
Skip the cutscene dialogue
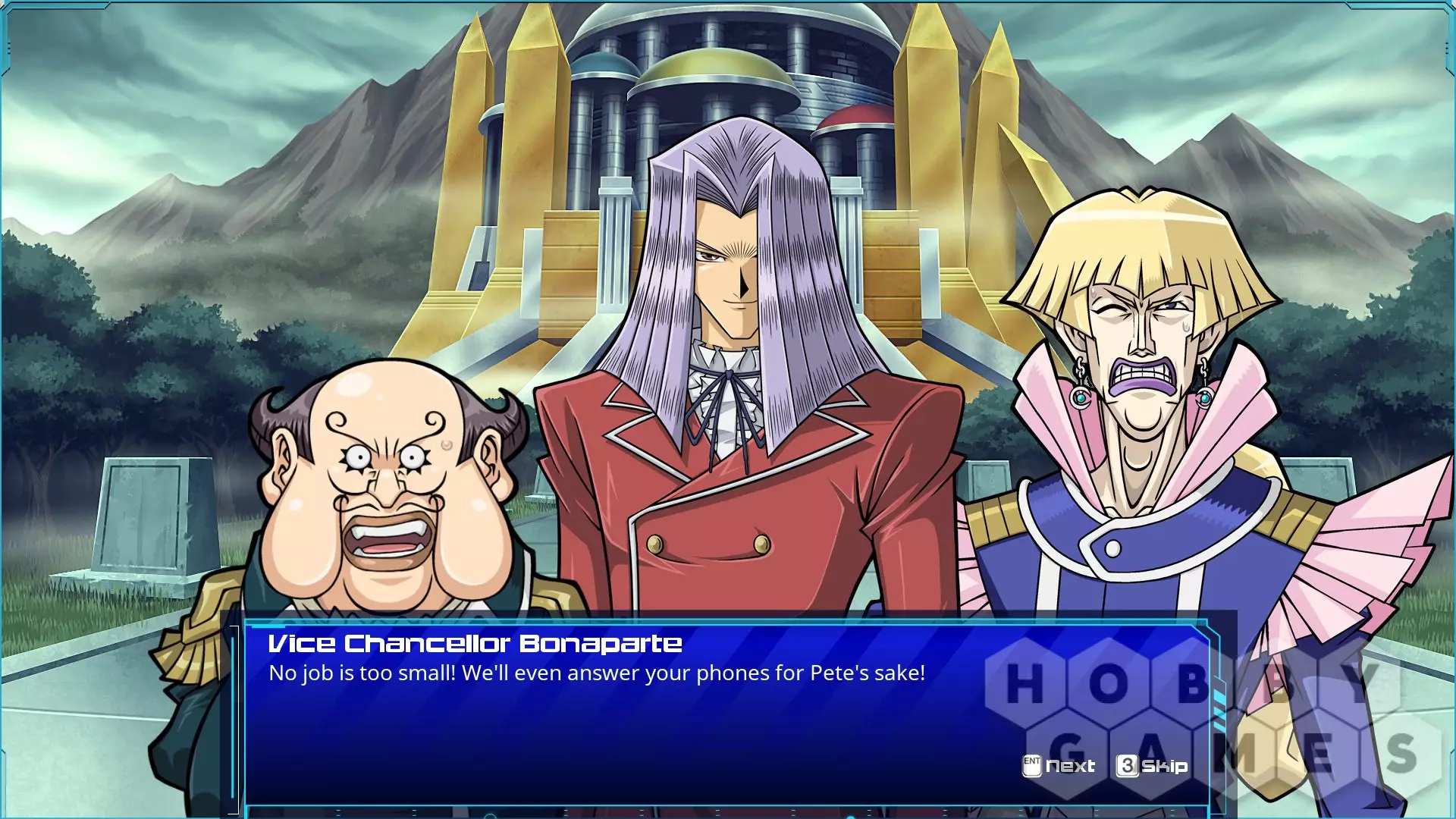1153,766
